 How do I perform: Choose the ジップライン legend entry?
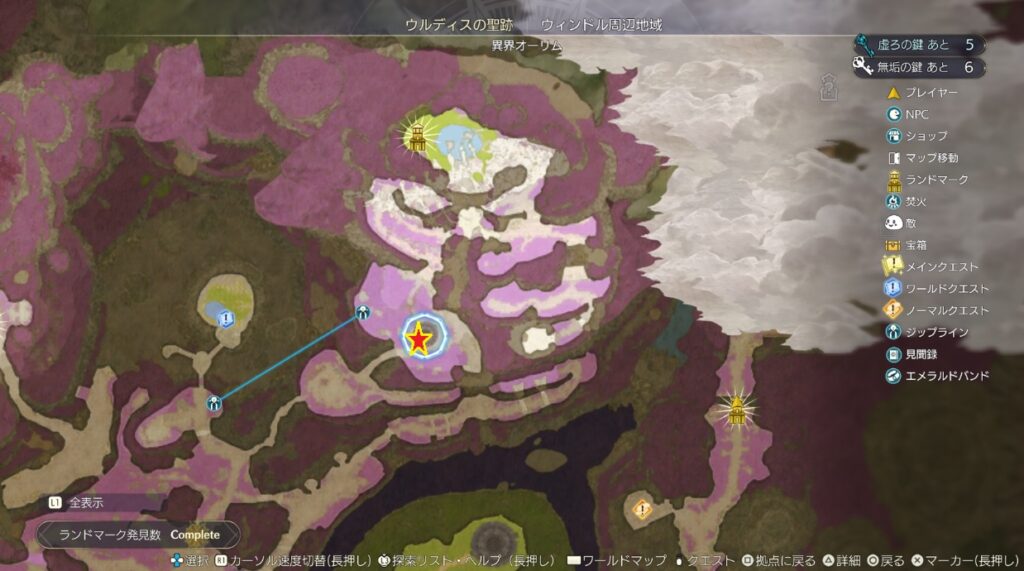927,332
